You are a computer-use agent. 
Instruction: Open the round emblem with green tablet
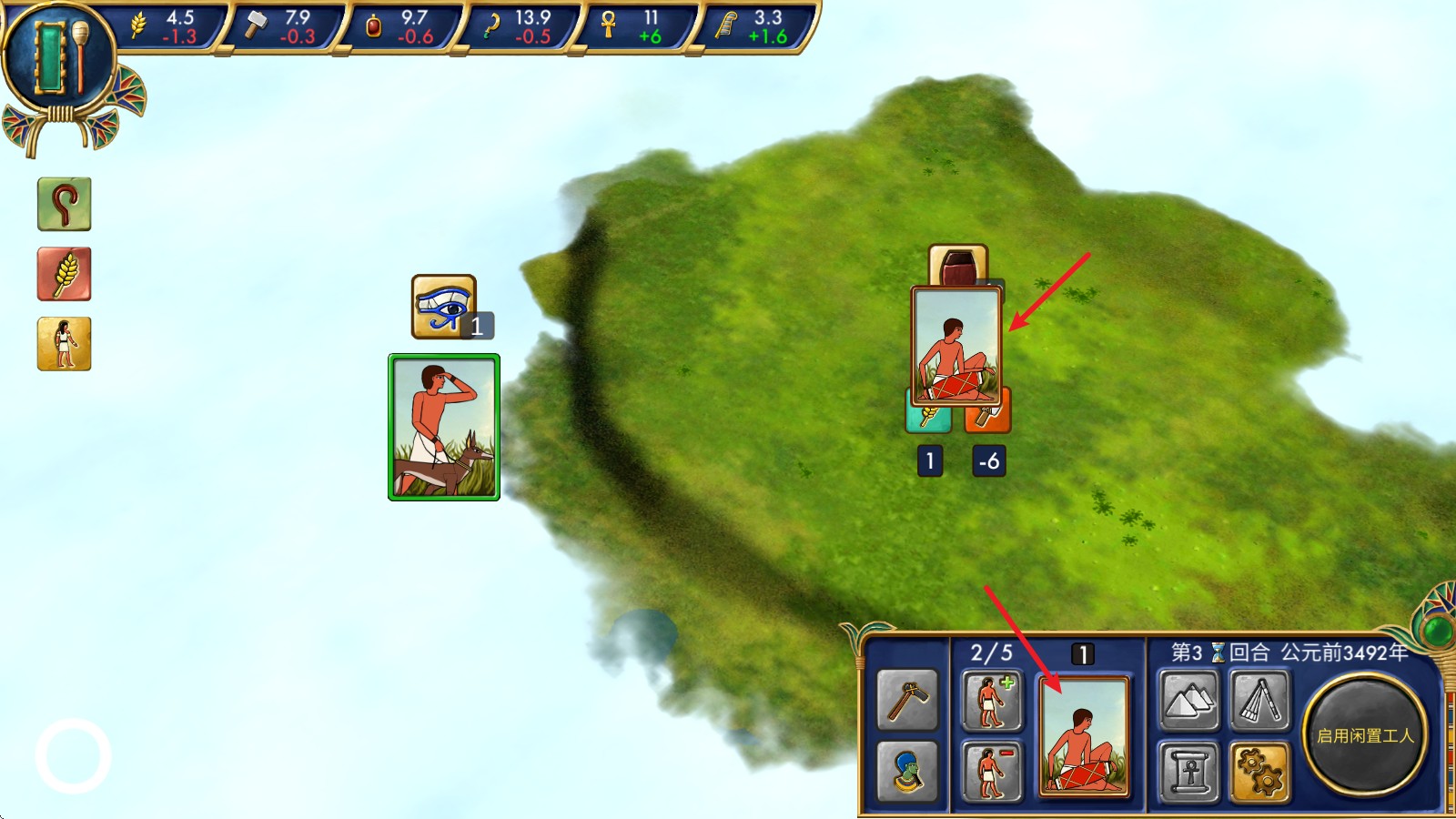coord(60,58)
